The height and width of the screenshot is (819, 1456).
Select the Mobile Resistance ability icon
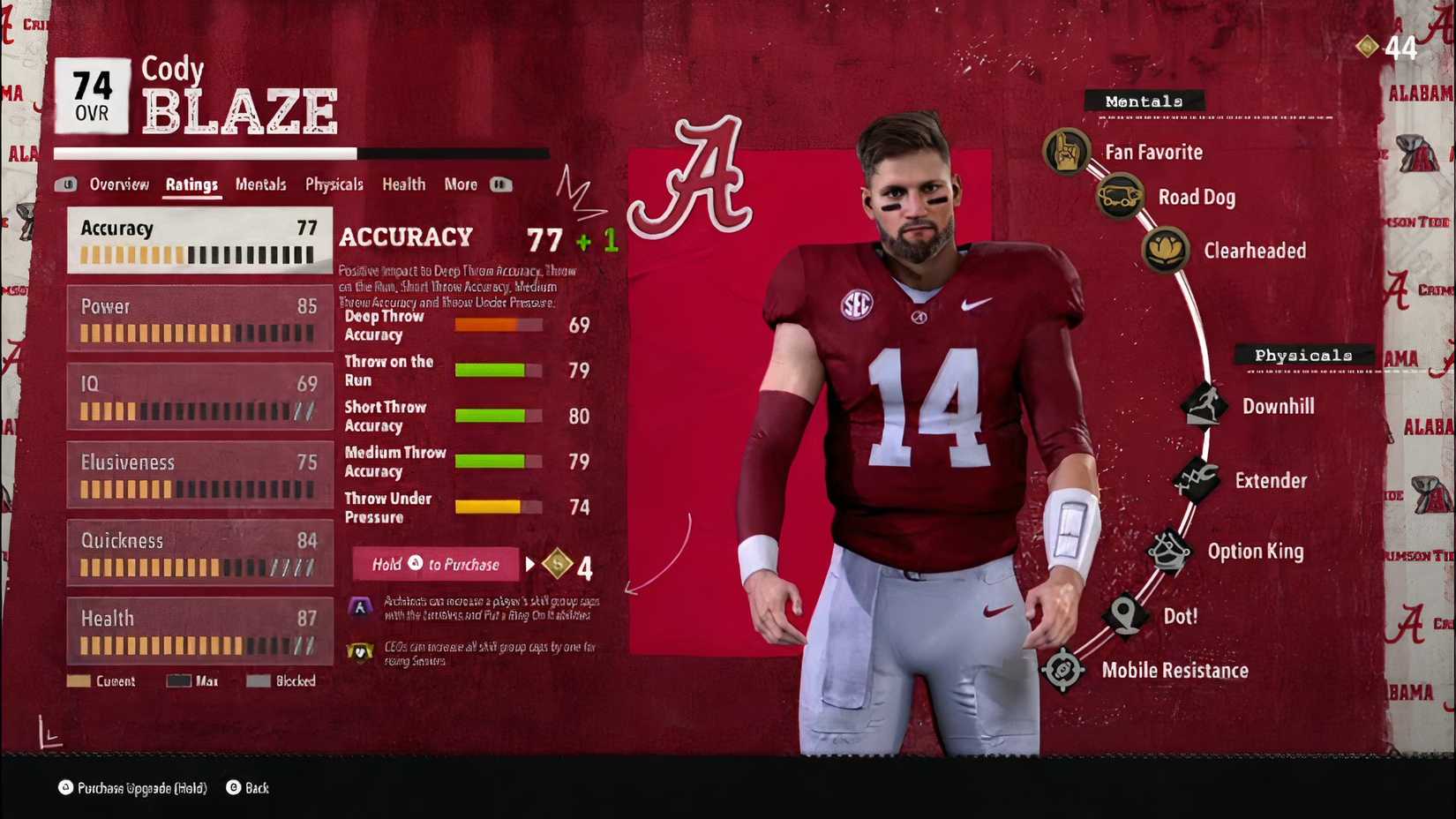pos(1063,670)
